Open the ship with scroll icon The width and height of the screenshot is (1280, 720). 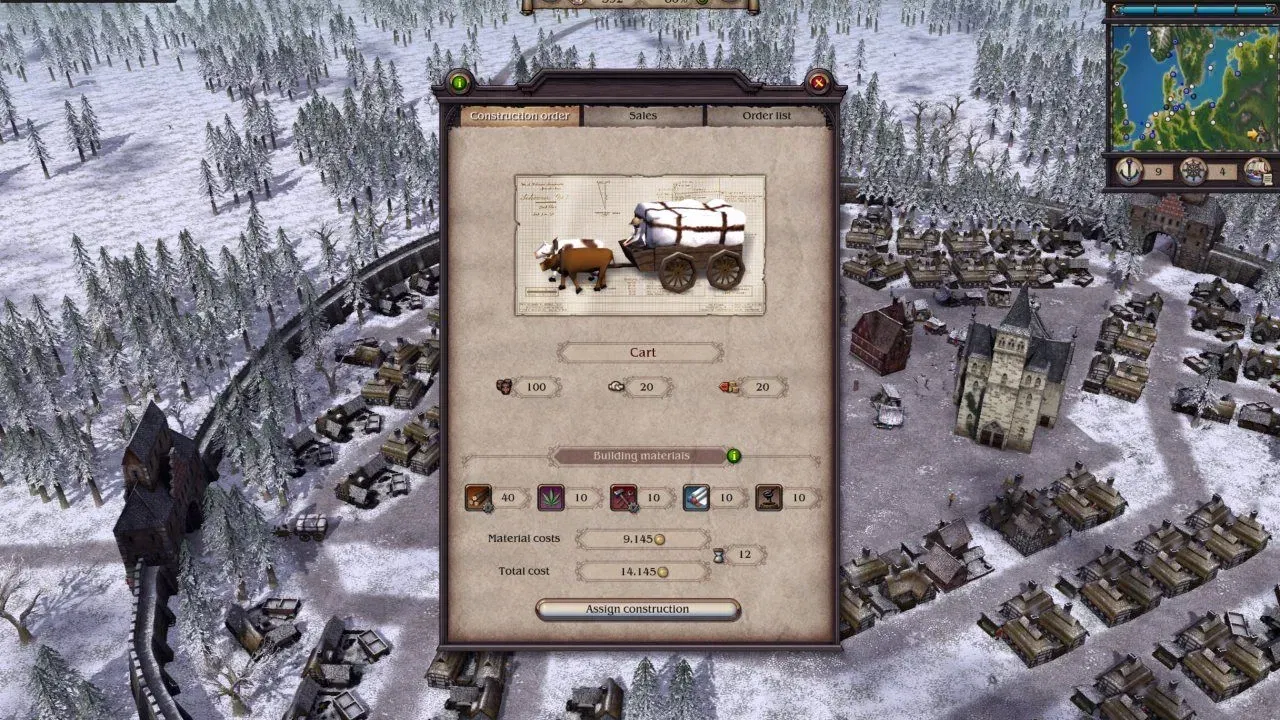point(1257,171)
